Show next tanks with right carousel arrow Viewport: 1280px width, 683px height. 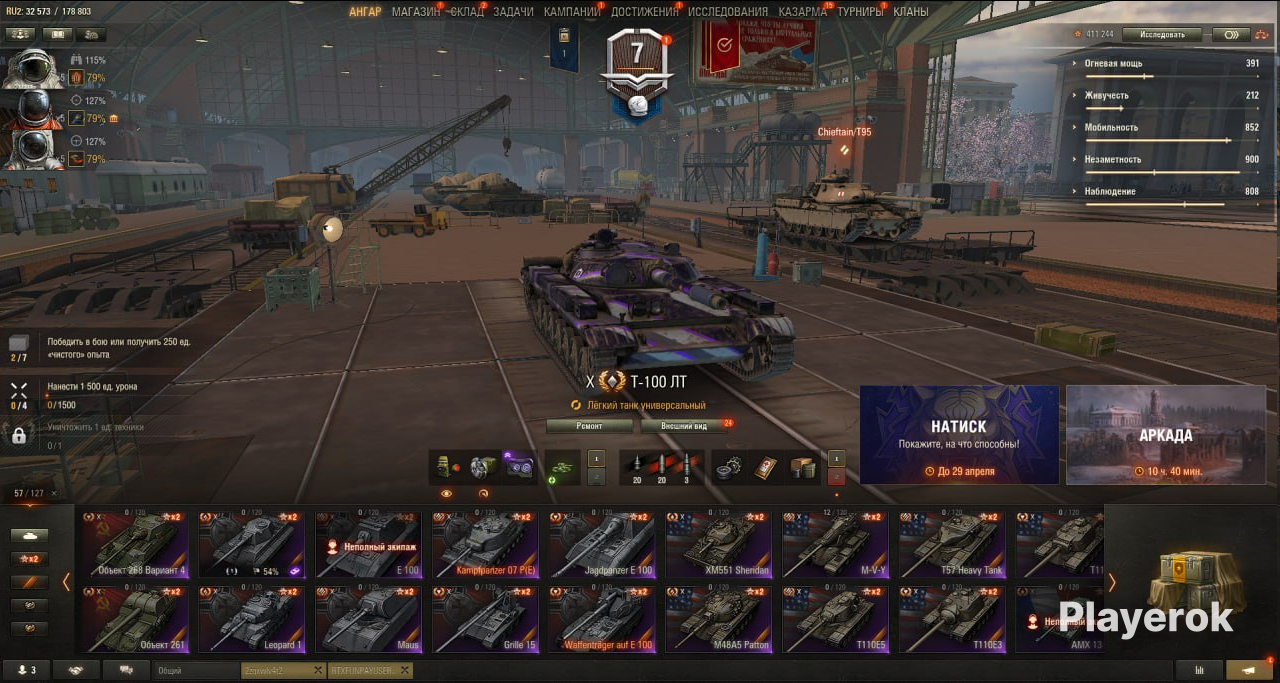point(1111,582)
